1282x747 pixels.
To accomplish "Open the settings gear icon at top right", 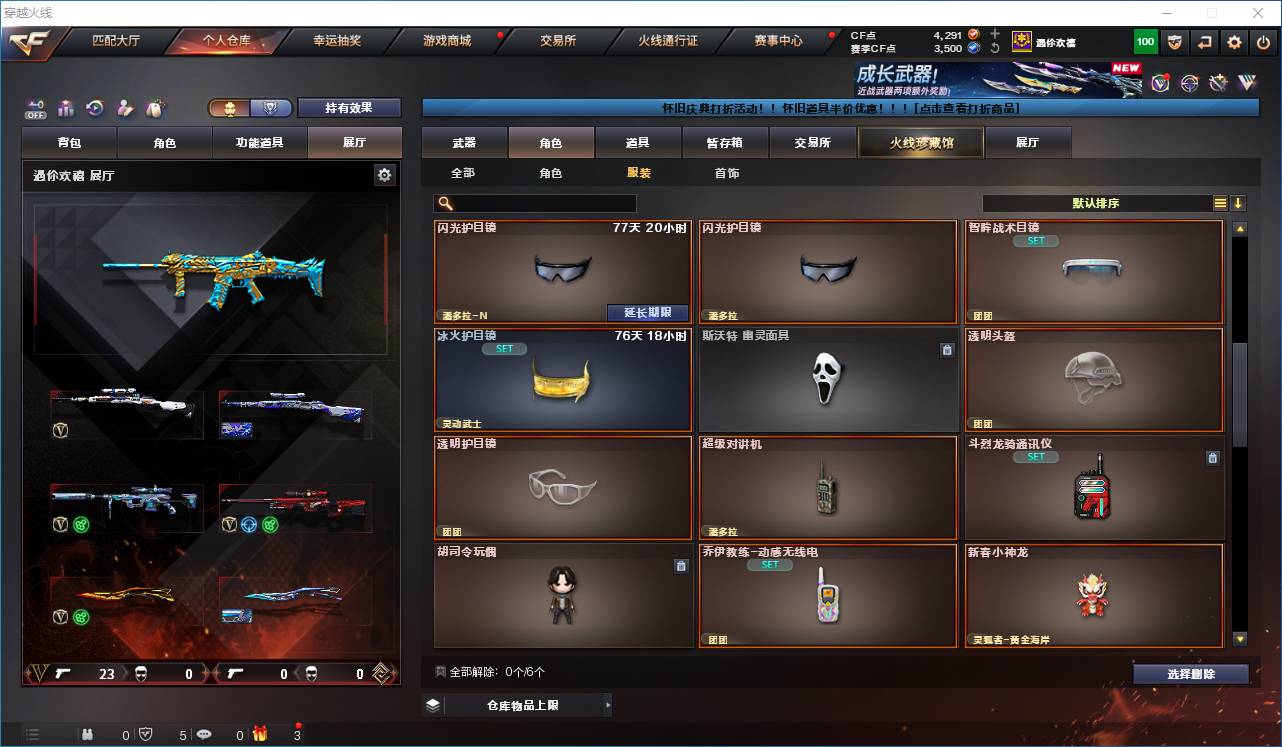I will (1232, 42).
